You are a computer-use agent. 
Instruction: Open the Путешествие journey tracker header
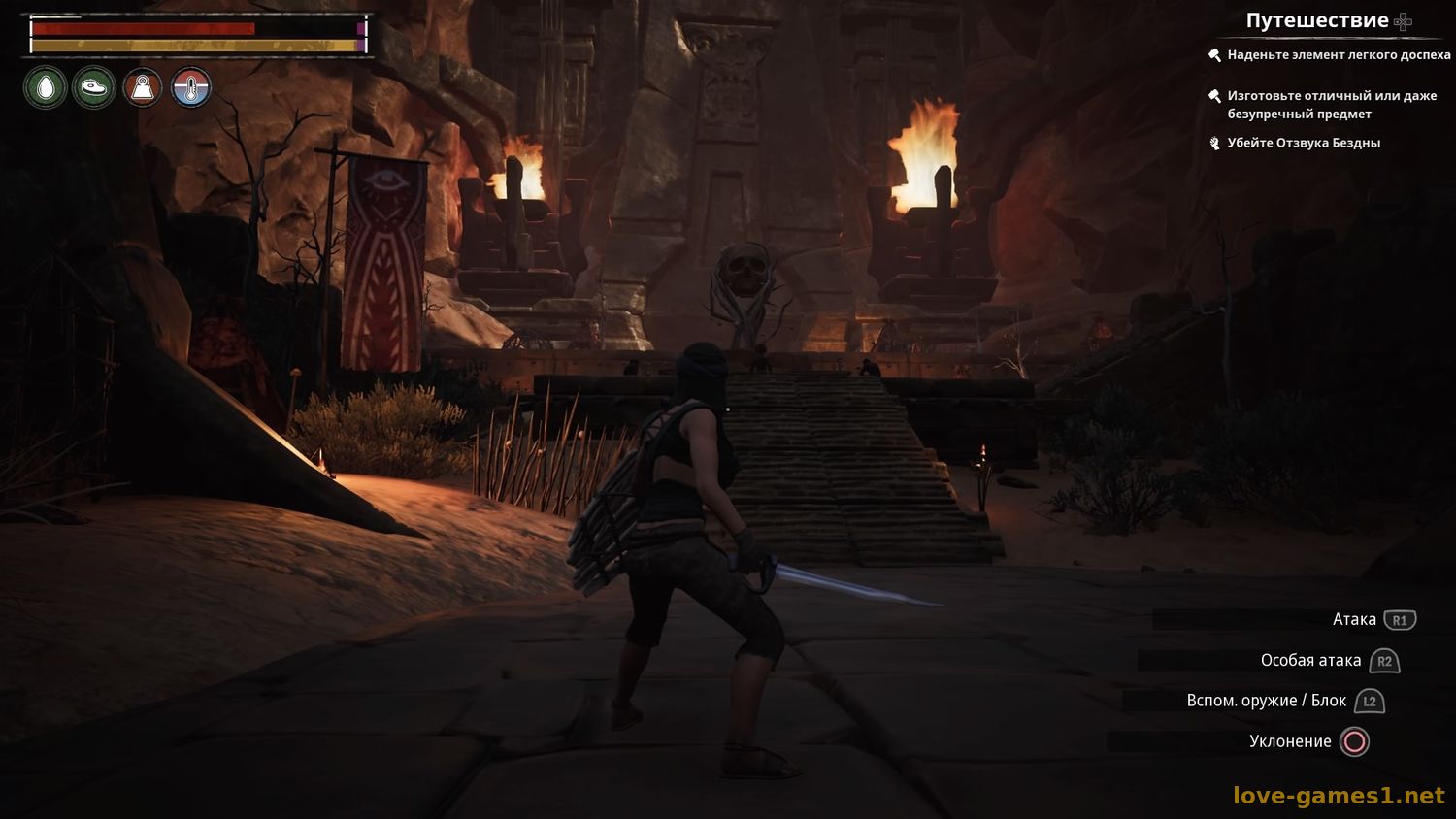(1317, 20)
